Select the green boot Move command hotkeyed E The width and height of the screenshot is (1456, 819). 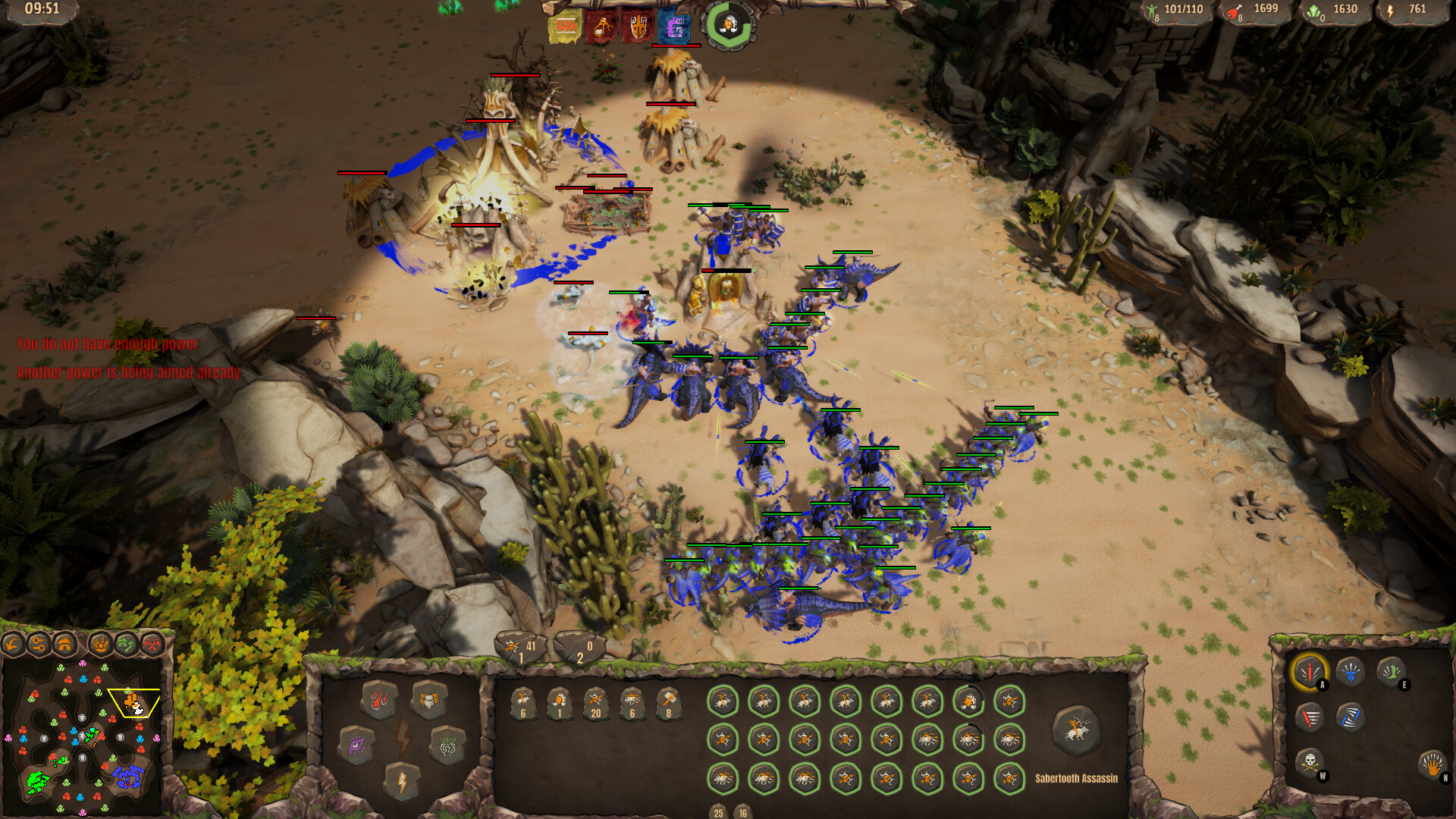point(1392,671)
